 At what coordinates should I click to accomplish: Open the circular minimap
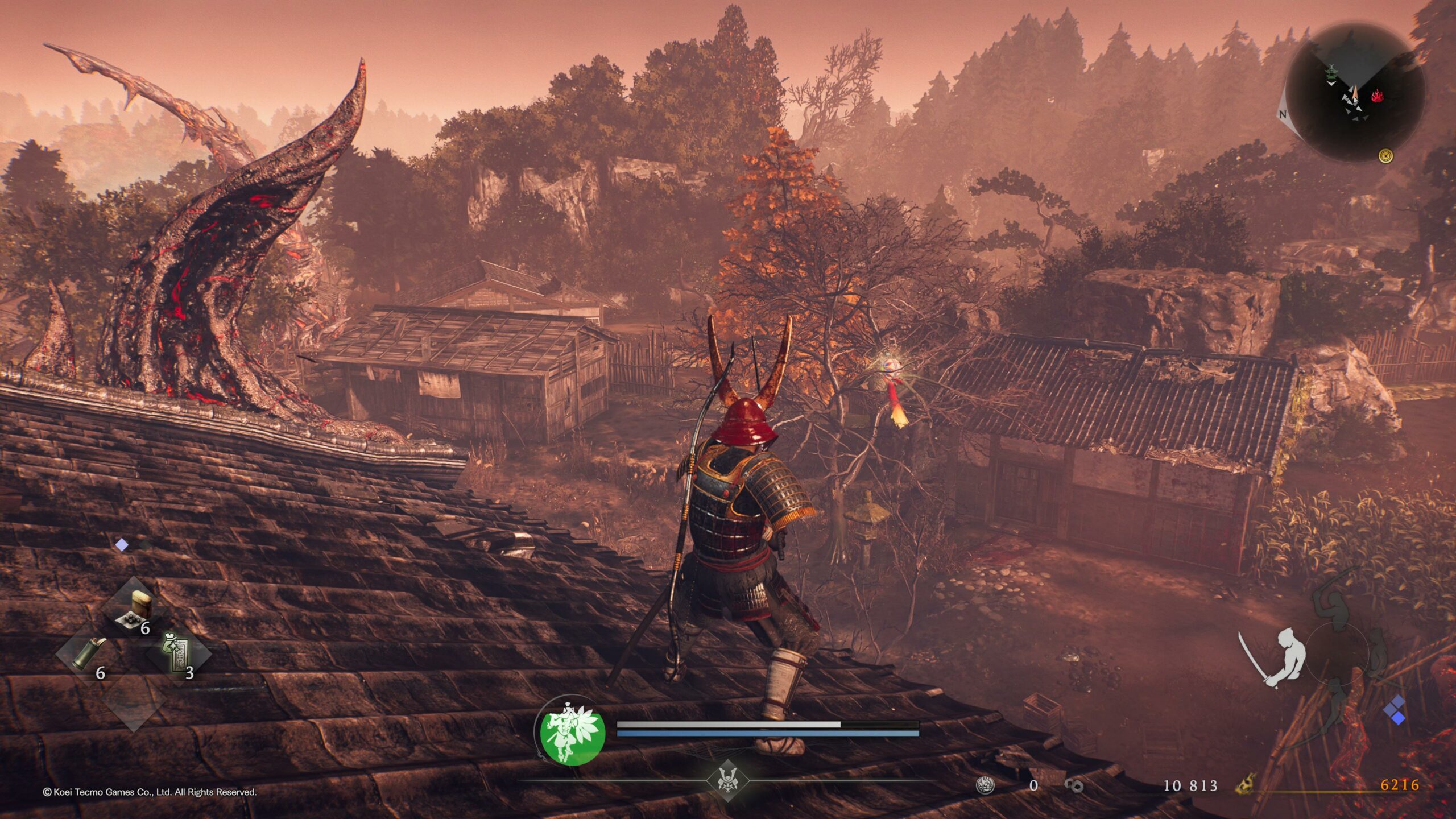click(x=1355, y=92)
